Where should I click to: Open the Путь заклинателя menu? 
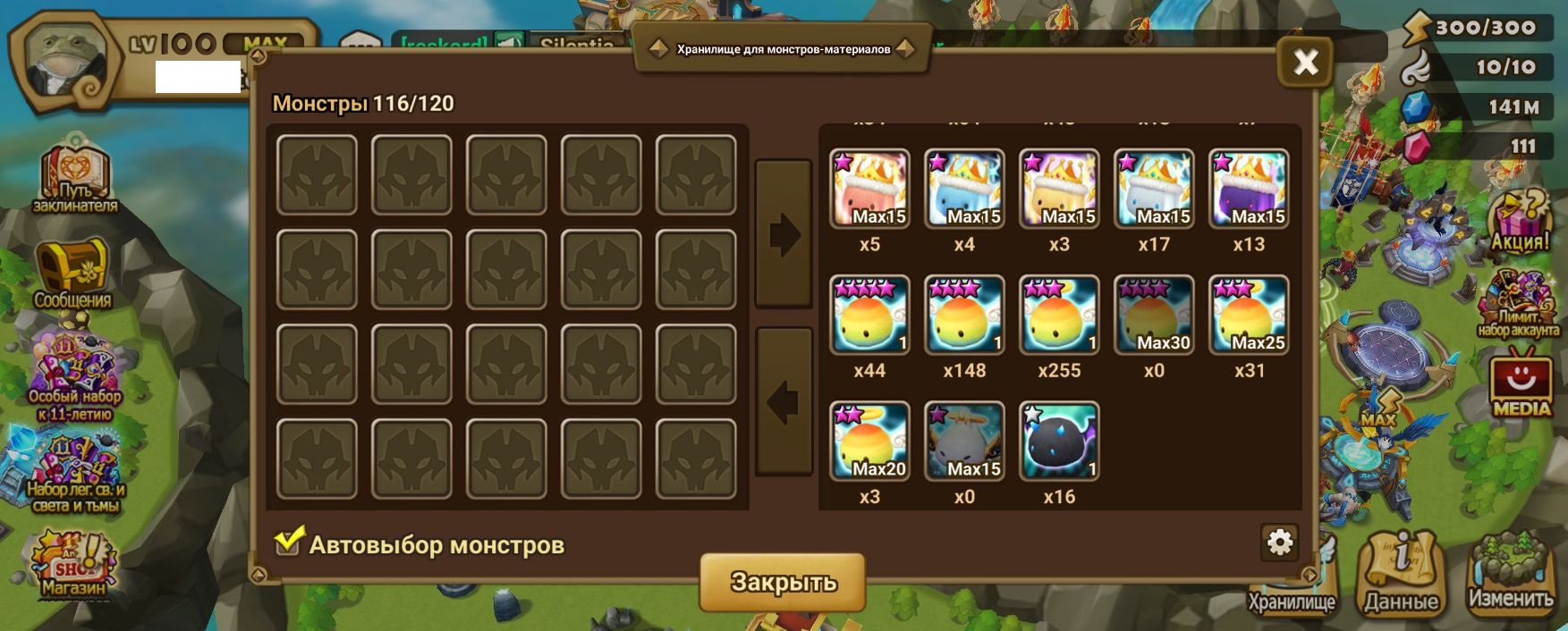pos(75,177)
